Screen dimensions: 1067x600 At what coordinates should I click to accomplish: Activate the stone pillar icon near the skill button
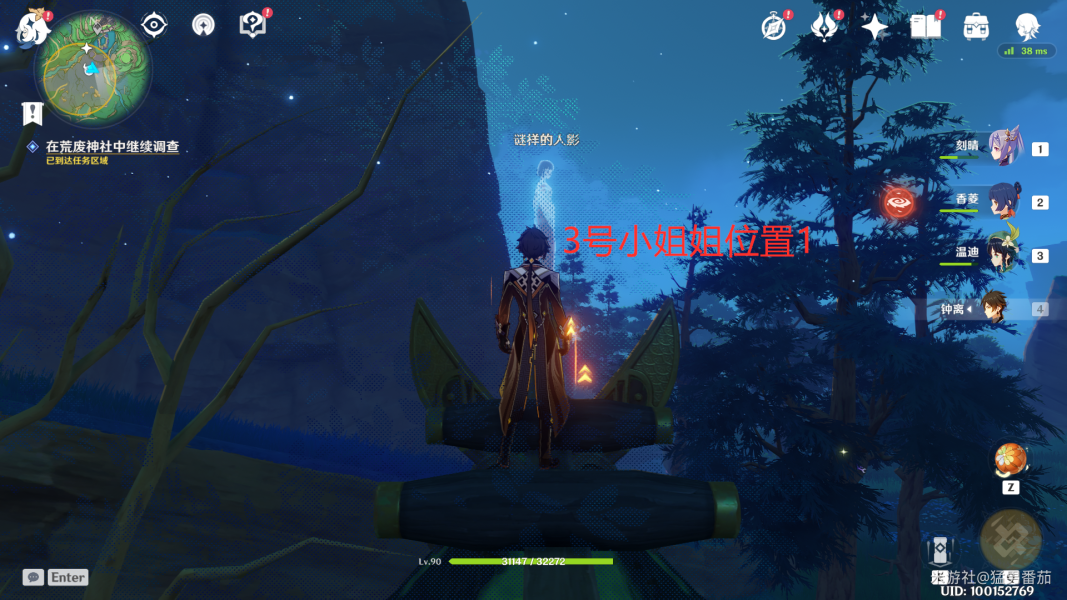click(941, 551)
